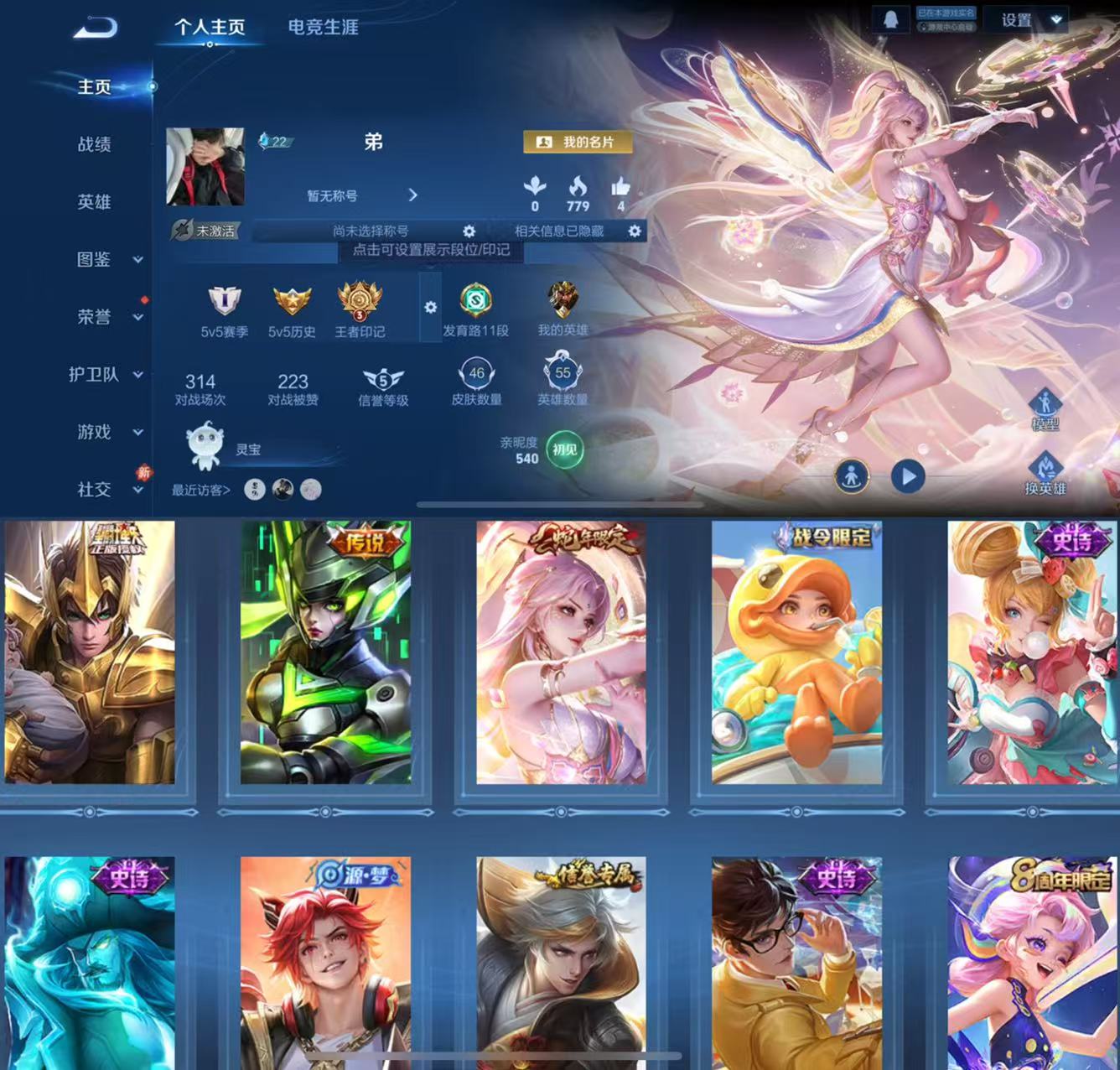Open the 设置 dropdown
Viewport: 1120px width, 1070px height.
[x=1030, y=20]
